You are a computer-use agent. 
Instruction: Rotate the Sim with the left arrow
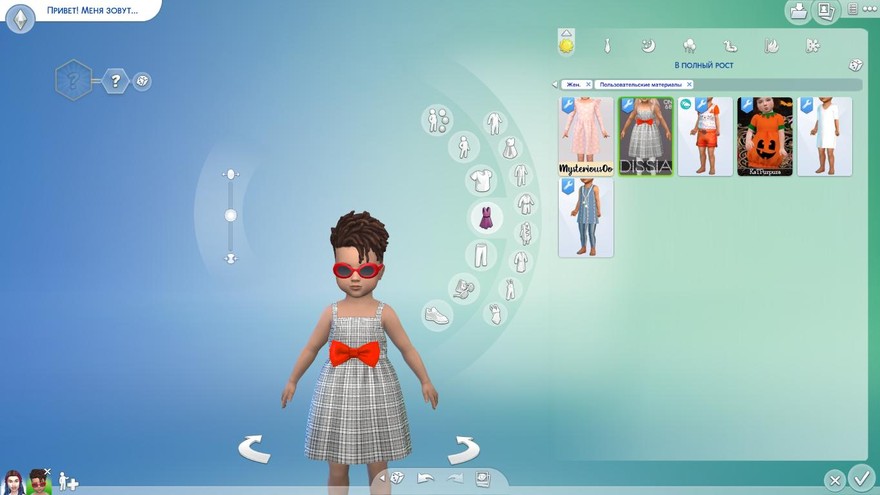tap(254, 449)
